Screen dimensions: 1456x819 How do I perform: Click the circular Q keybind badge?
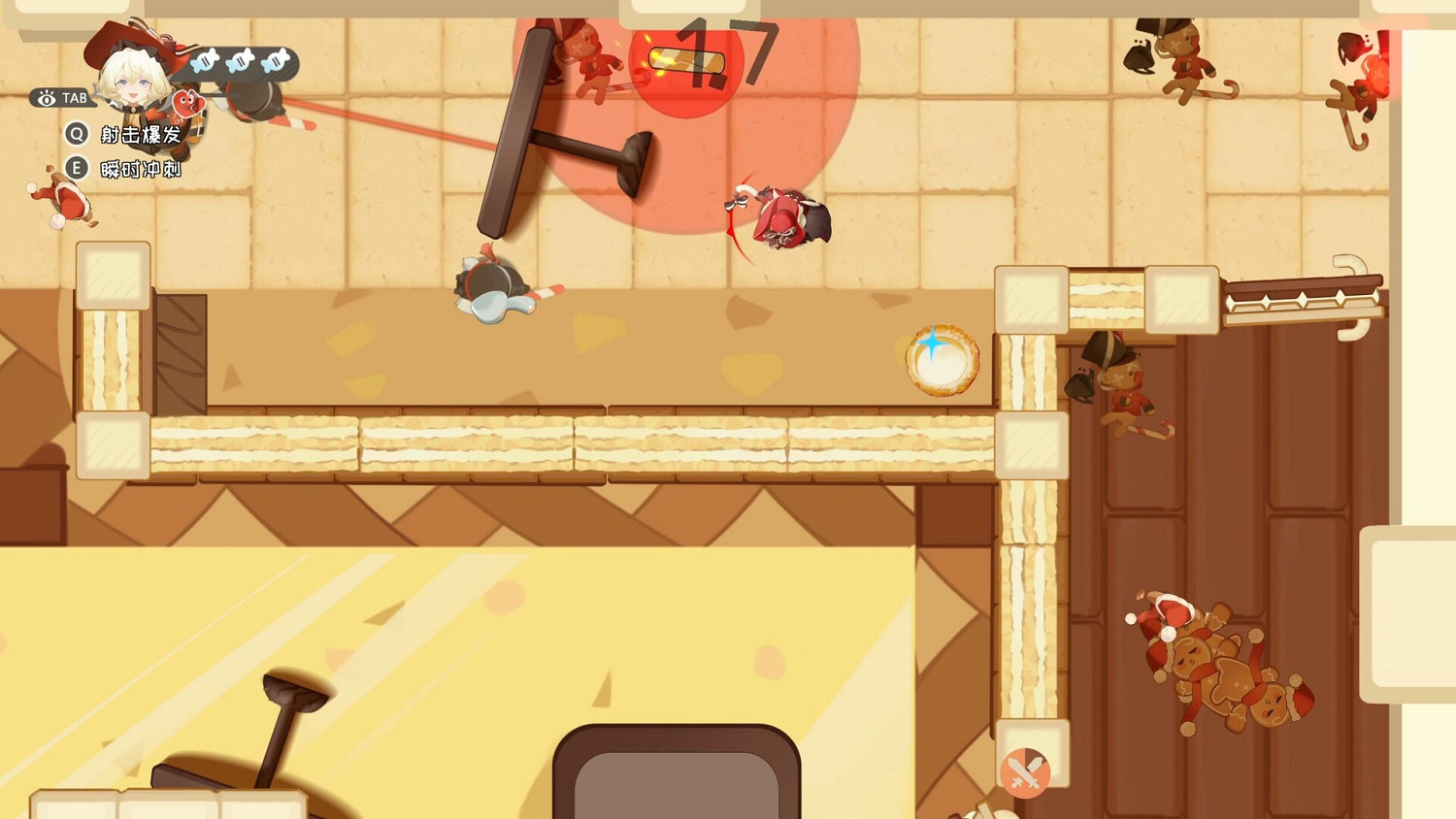(76, 134)
